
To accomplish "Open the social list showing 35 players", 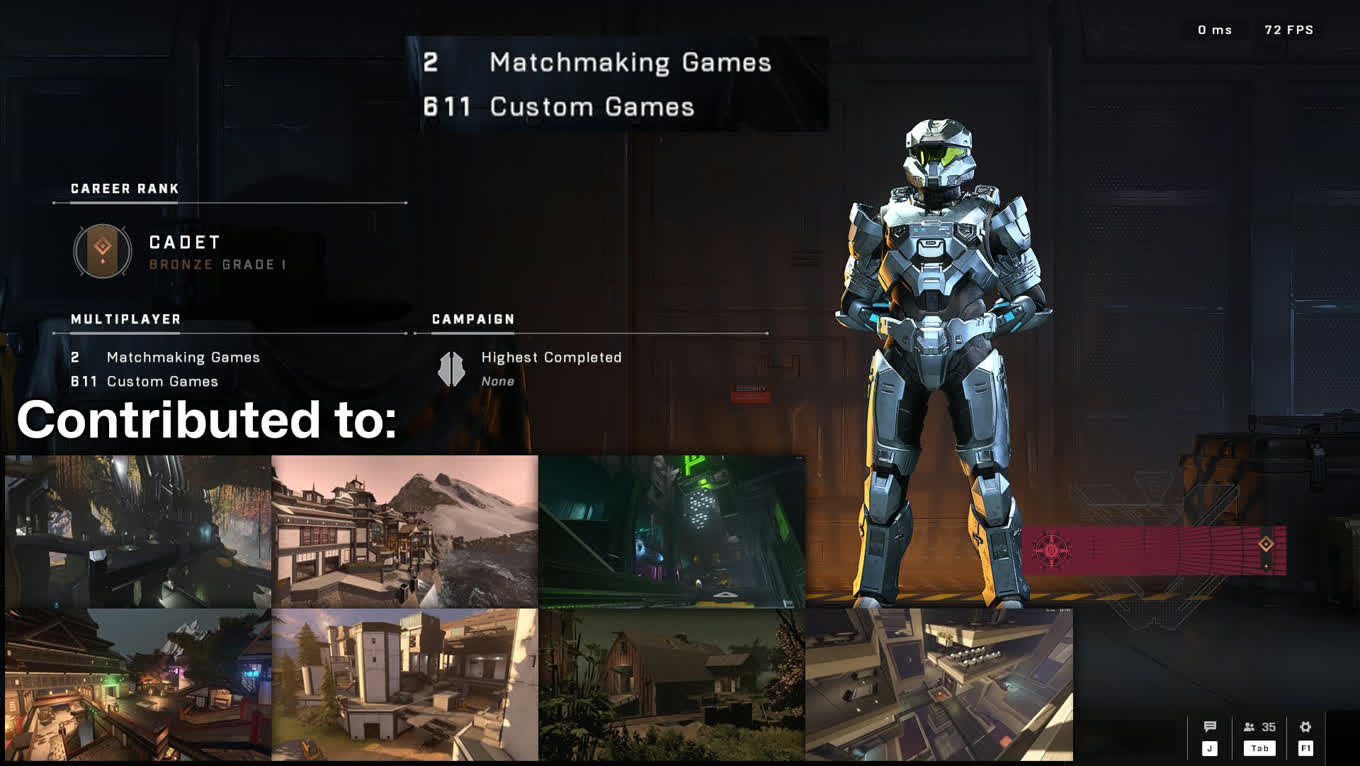I will click(1259, 728).
